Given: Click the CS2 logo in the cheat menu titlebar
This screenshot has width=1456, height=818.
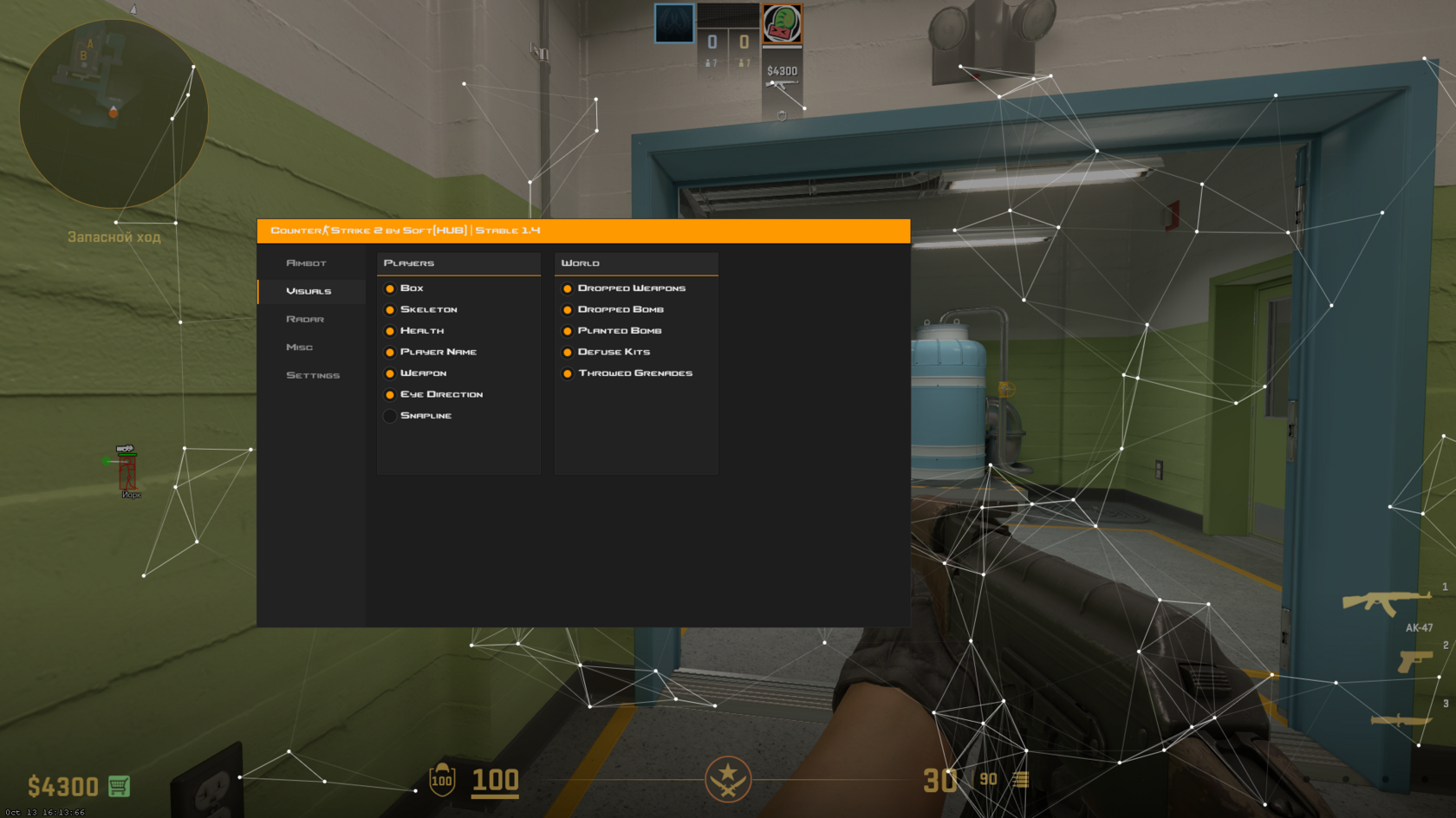Looking at the screenshot, I should [x=324, y=230].
